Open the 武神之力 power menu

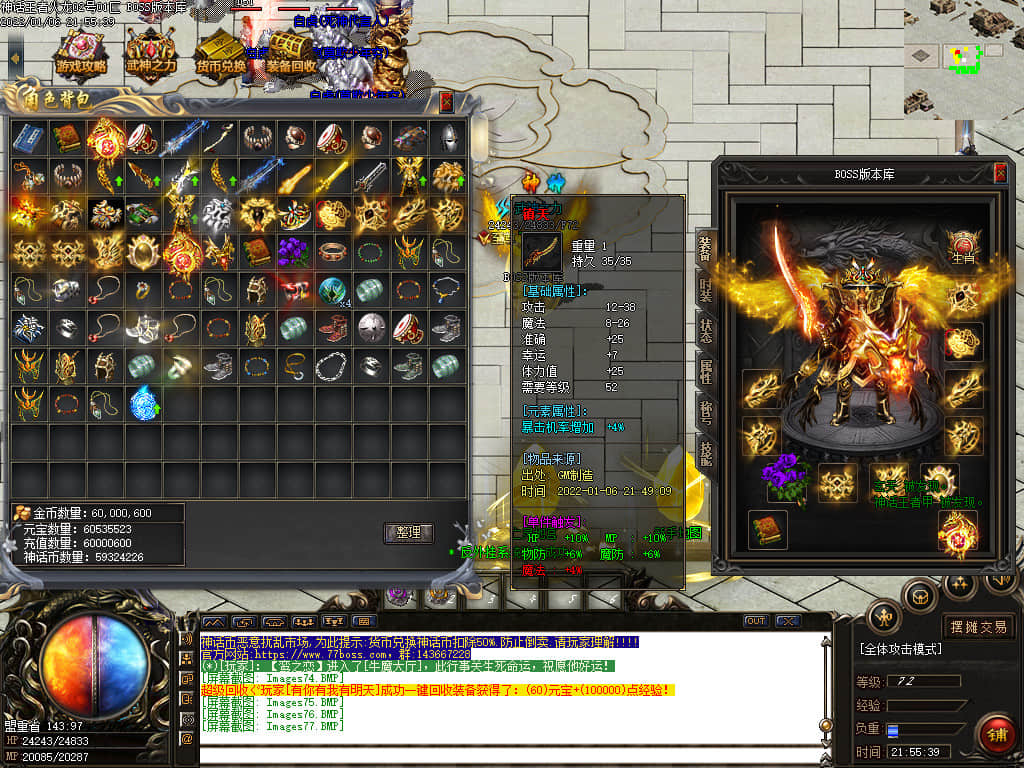[x=150, y=55]
